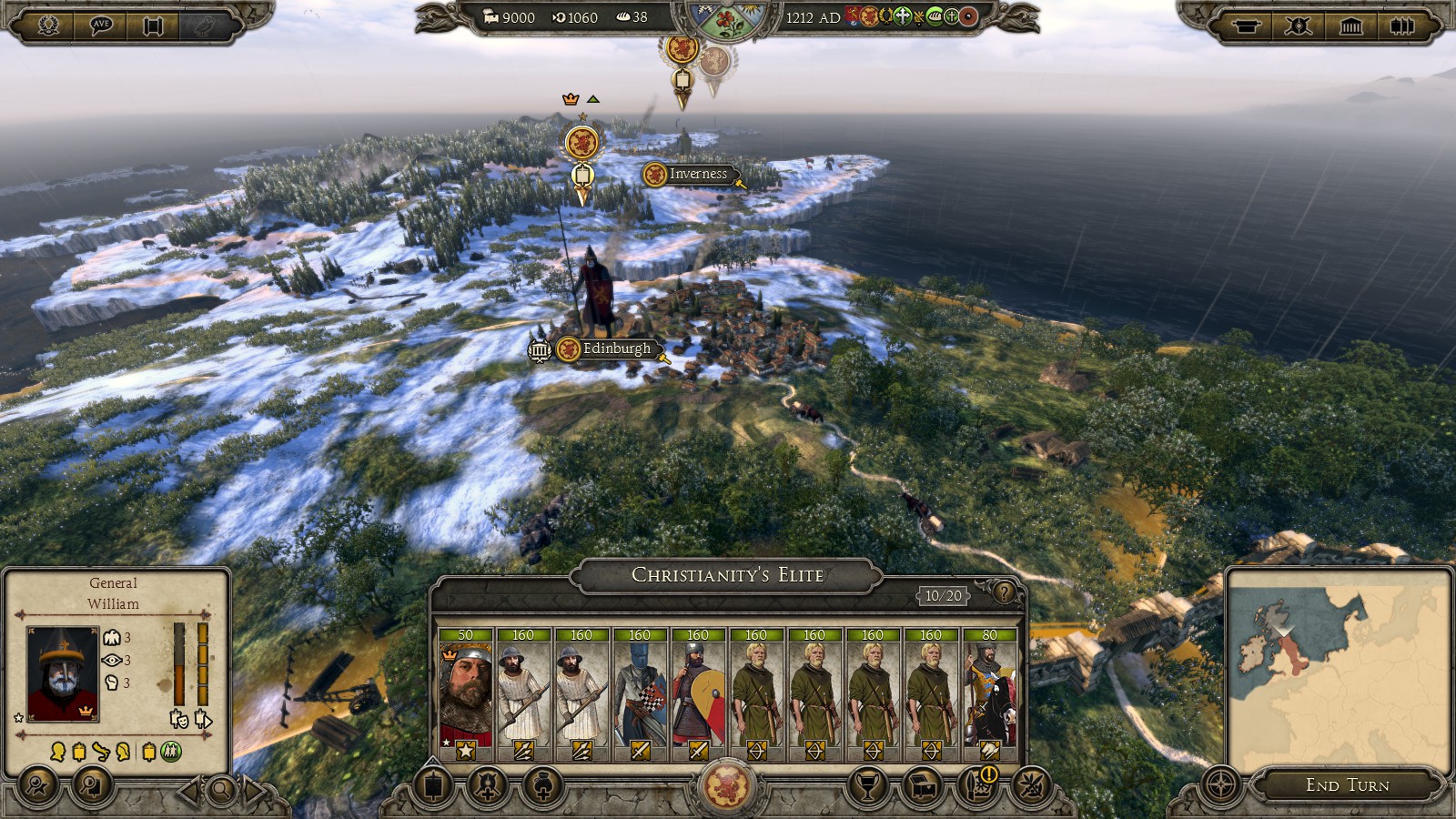Open the army help question mark

1003,593
